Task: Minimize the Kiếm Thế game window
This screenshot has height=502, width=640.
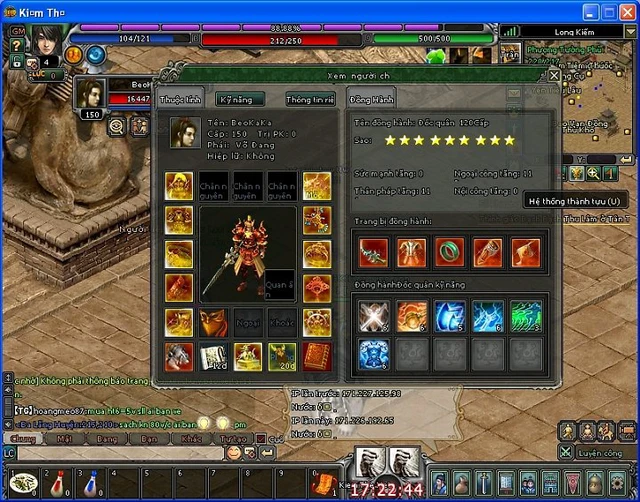Action: [x=591, y=11]
